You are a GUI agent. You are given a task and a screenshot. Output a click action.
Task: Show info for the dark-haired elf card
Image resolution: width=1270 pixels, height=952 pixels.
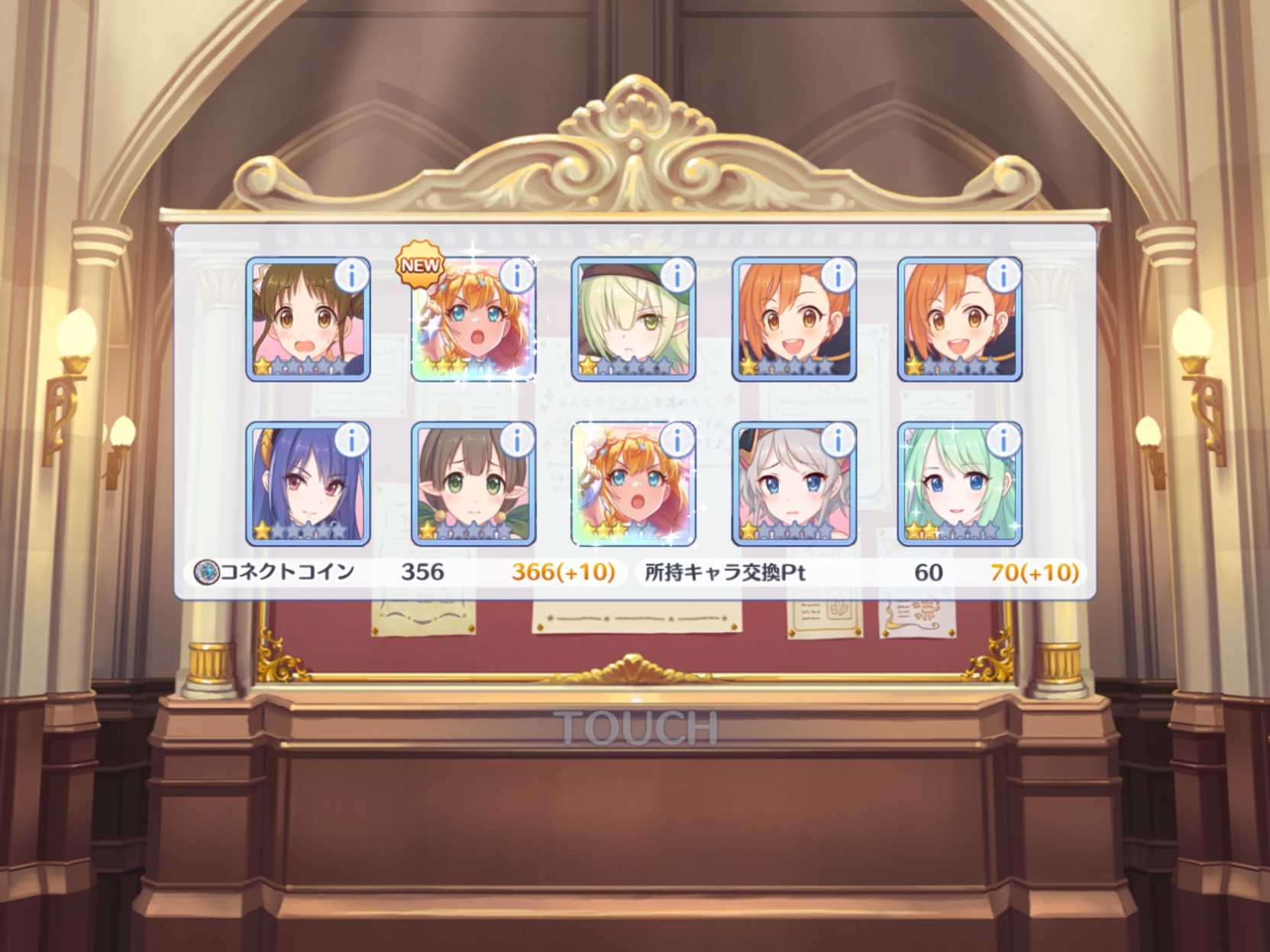[x=518, y=441]
